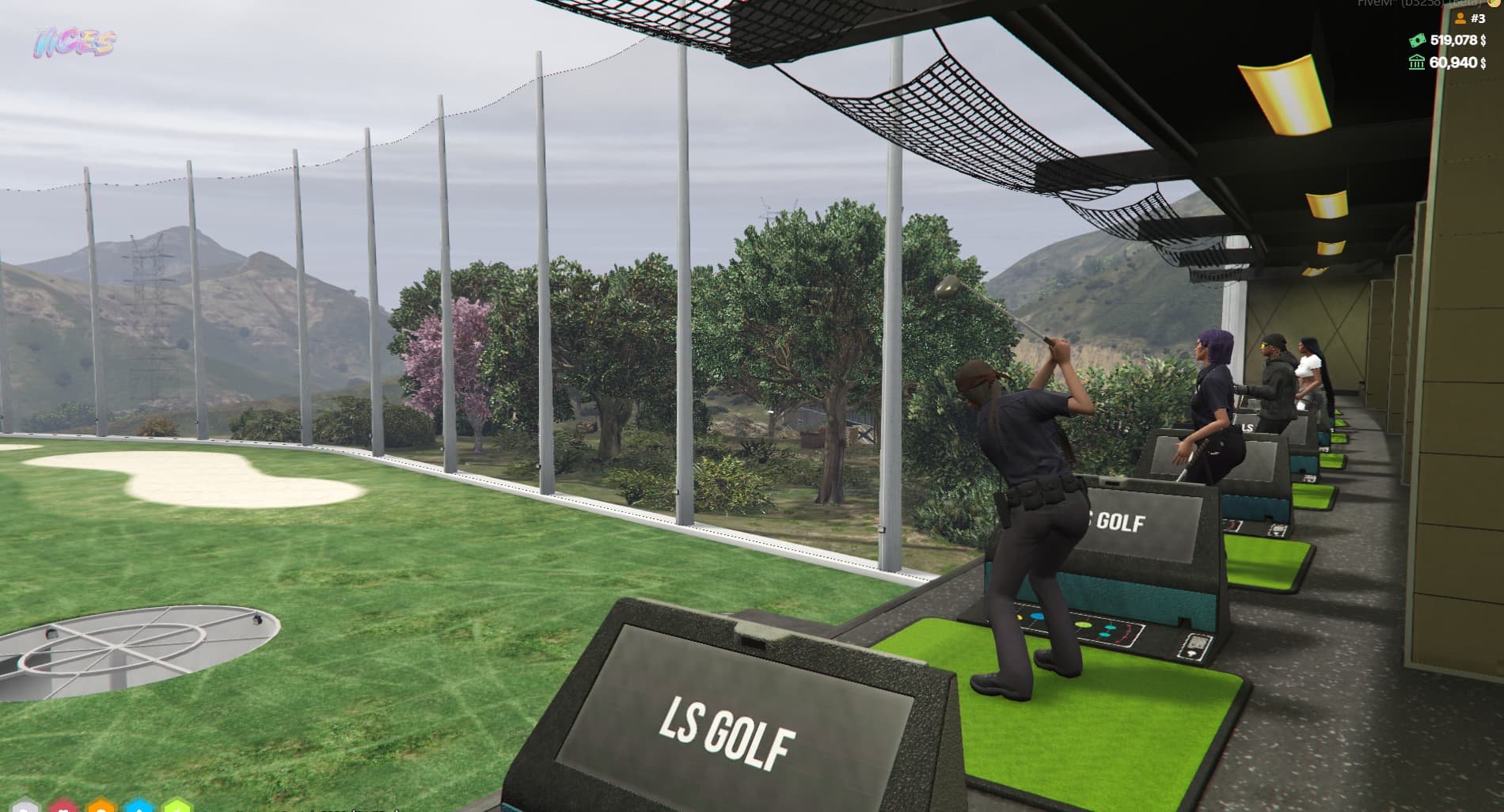The image size is (1504, 812).
Task: Select the orange player ID icon
Action: pos(1462,18)
